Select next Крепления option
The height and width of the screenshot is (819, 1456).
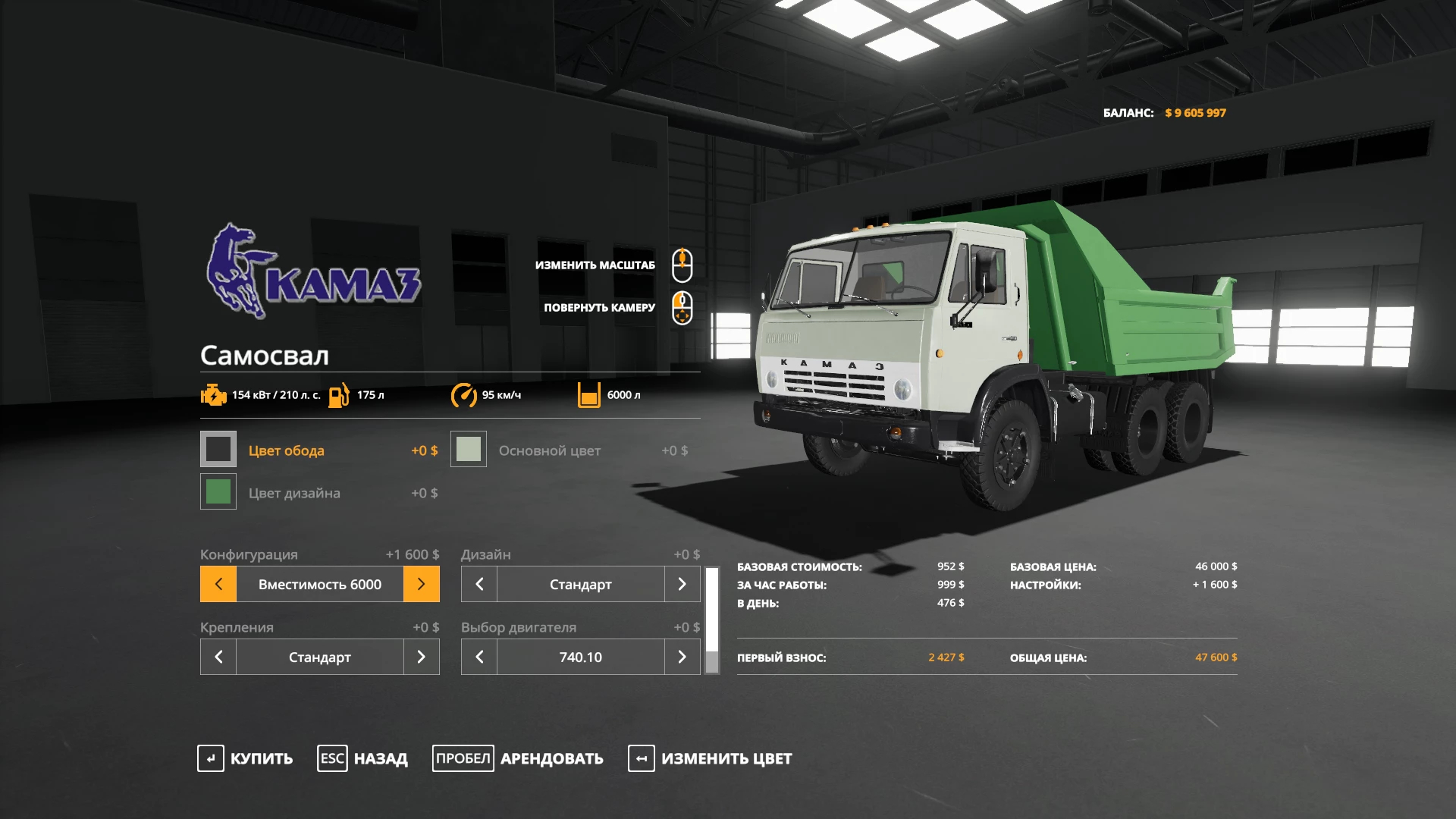tap(422, 657)
